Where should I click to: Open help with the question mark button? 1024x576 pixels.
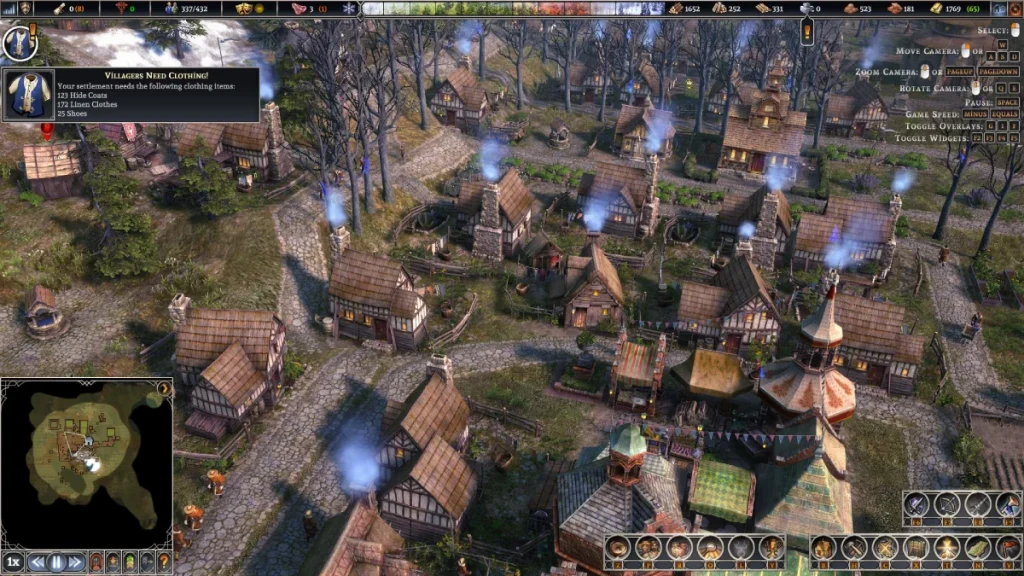163,562
